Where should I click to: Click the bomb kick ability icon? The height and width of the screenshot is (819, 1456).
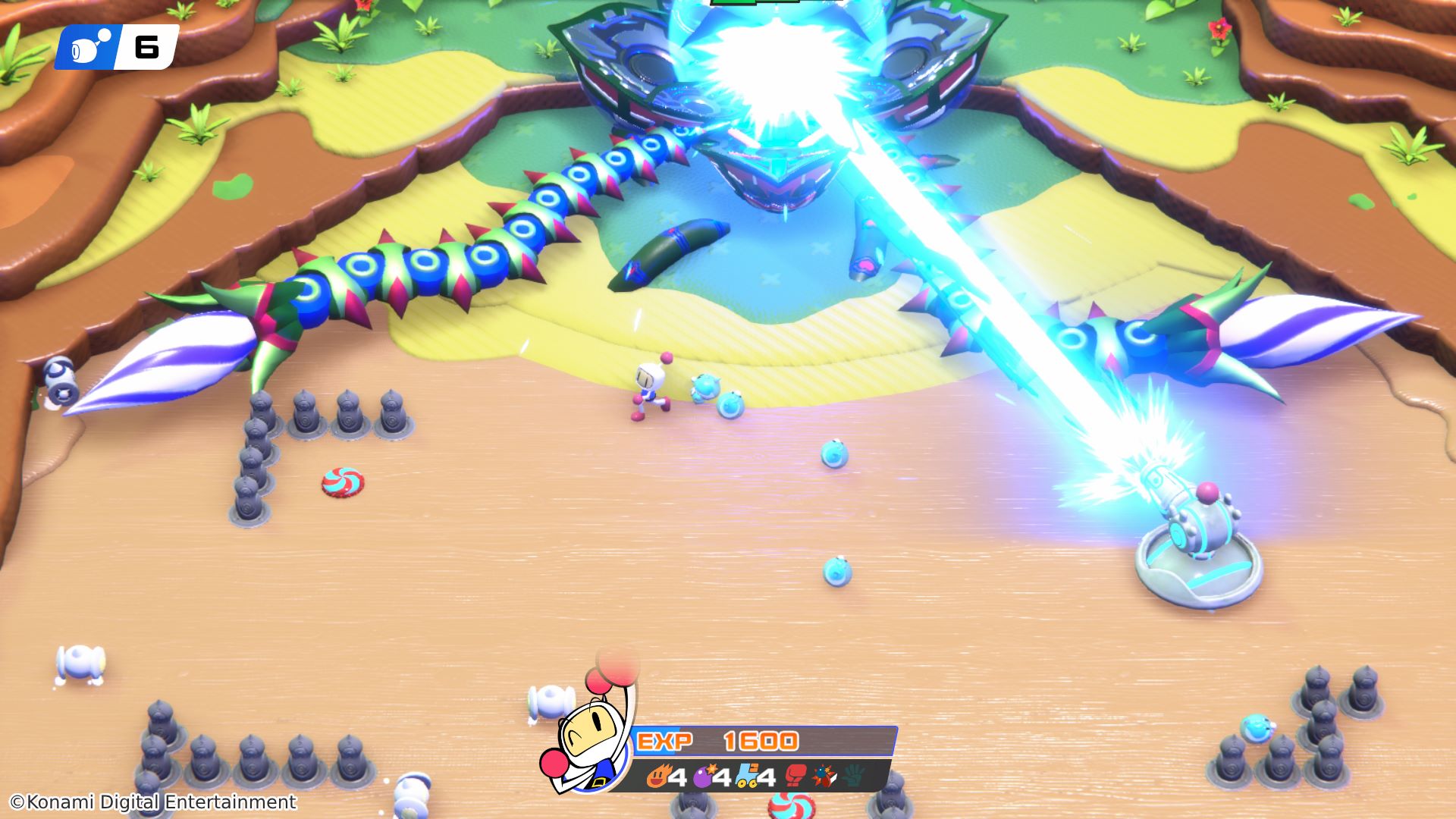[x=824, y=776]
